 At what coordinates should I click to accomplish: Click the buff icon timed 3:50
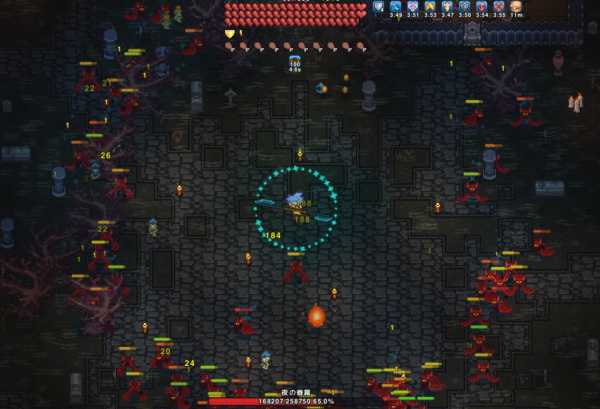click(x=464, y=6)
